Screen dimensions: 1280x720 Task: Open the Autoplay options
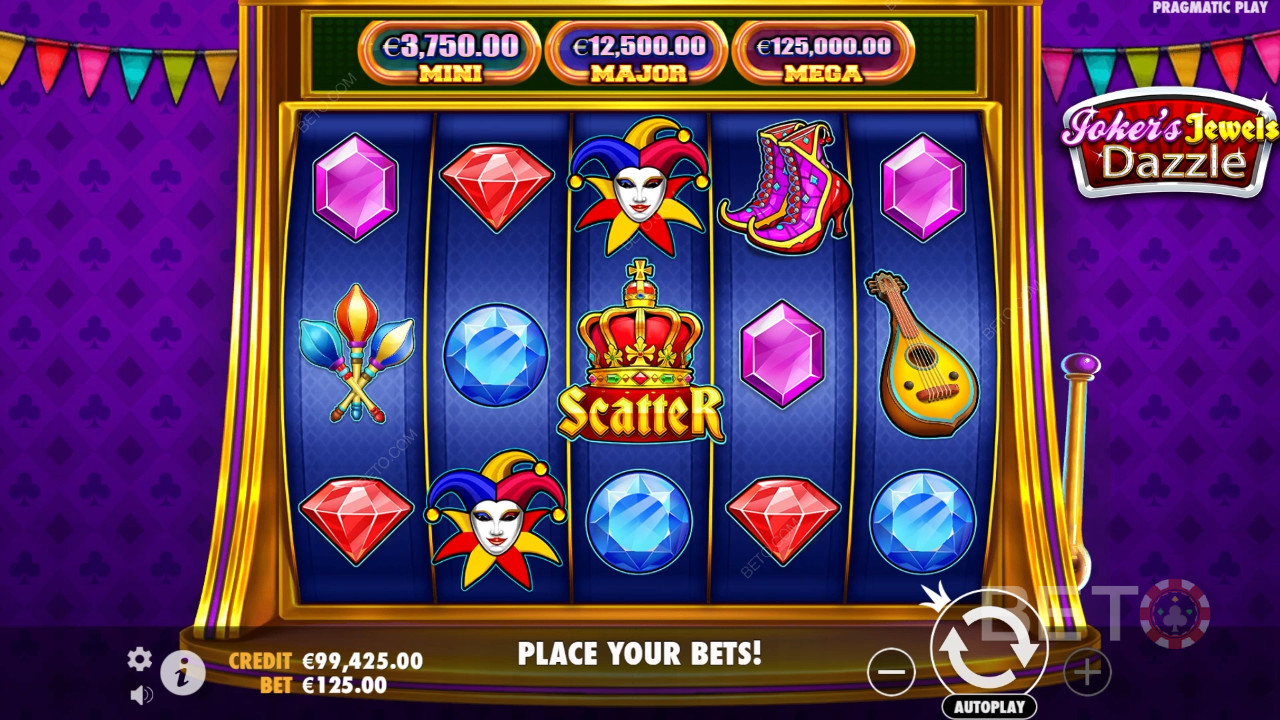(x=988, y=706)
